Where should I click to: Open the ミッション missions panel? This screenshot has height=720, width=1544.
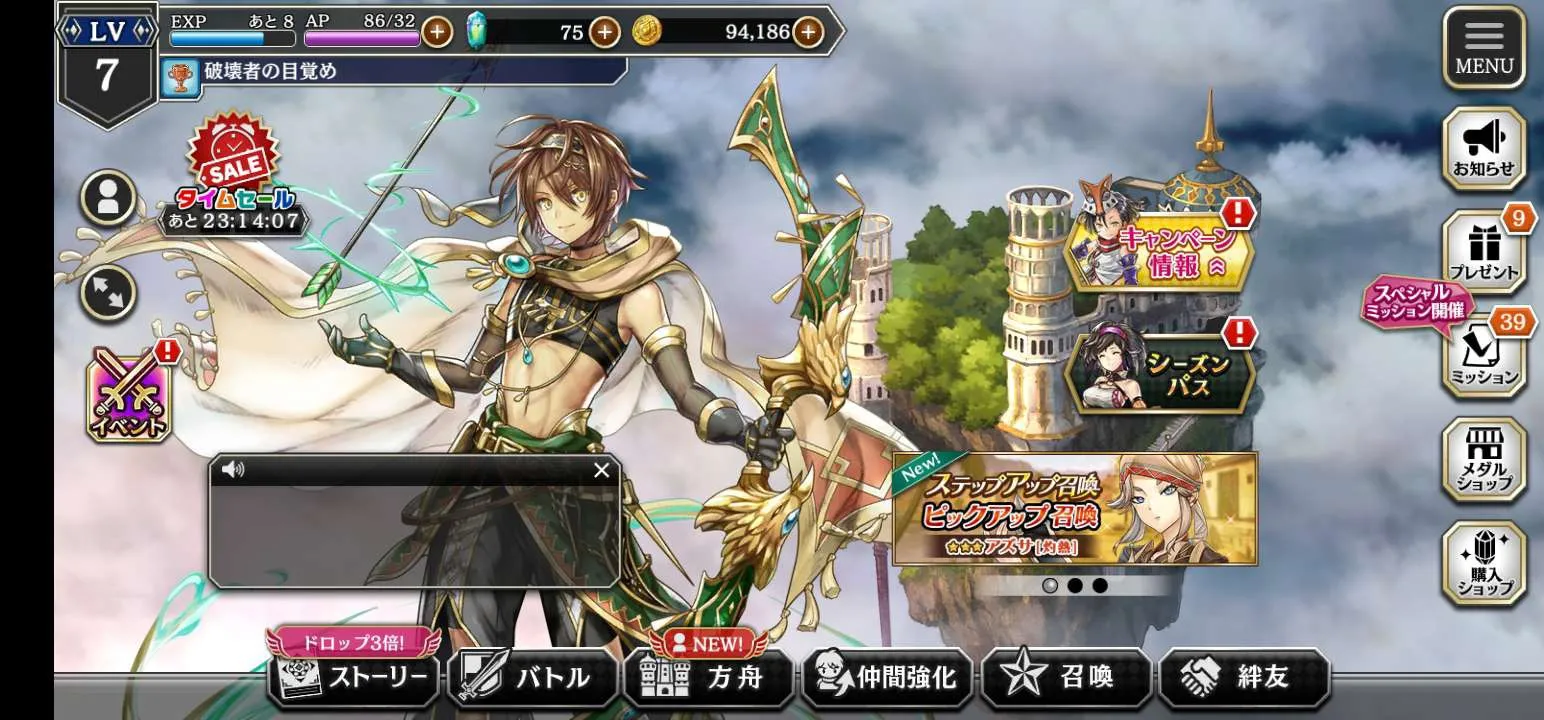pos(1484,357)
